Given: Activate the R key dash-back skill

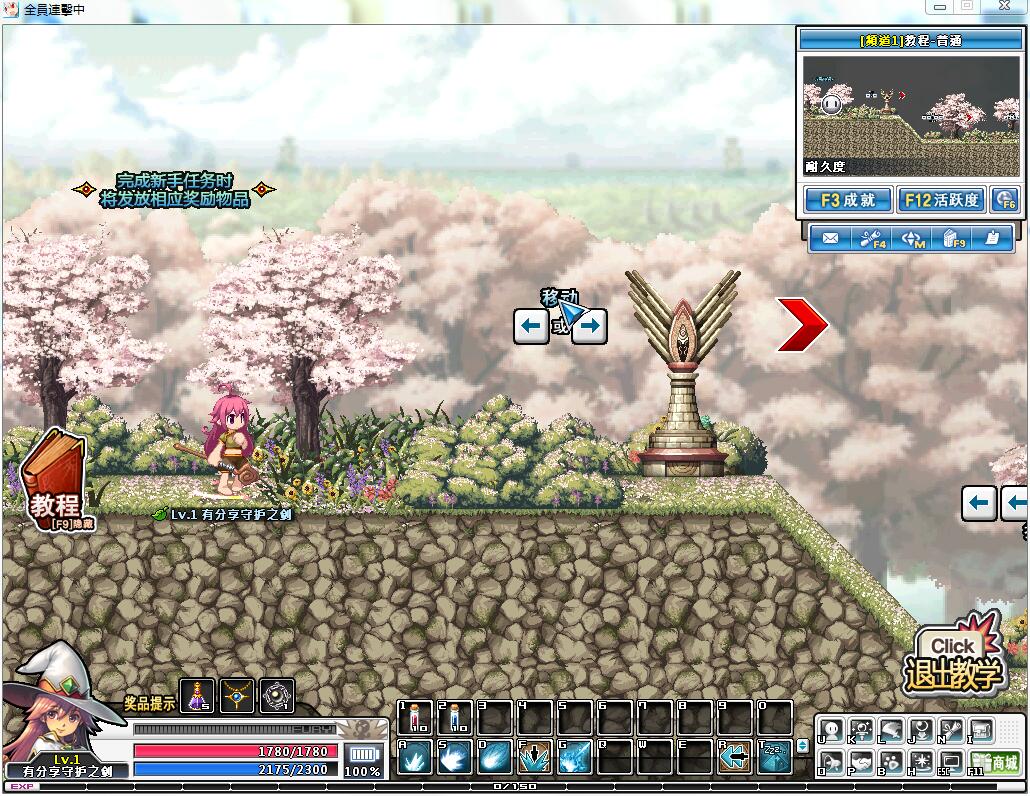Looking at the screenshot, I should [x=735, y=756].
